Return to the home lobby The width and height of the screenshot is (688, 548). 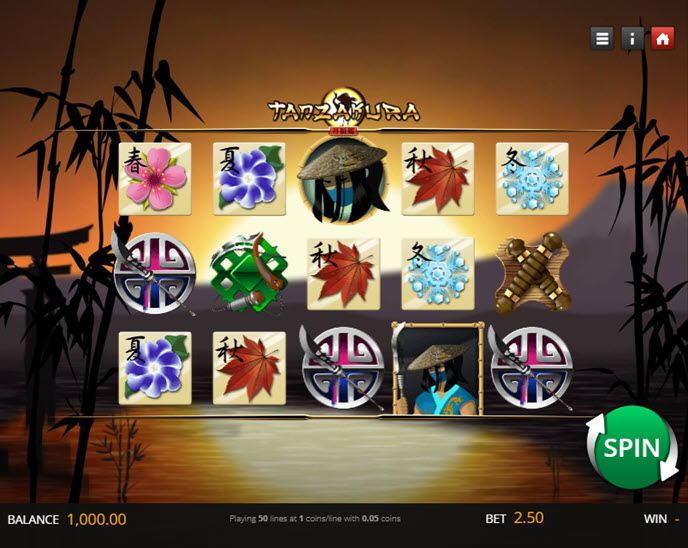(x=661, y=39)
